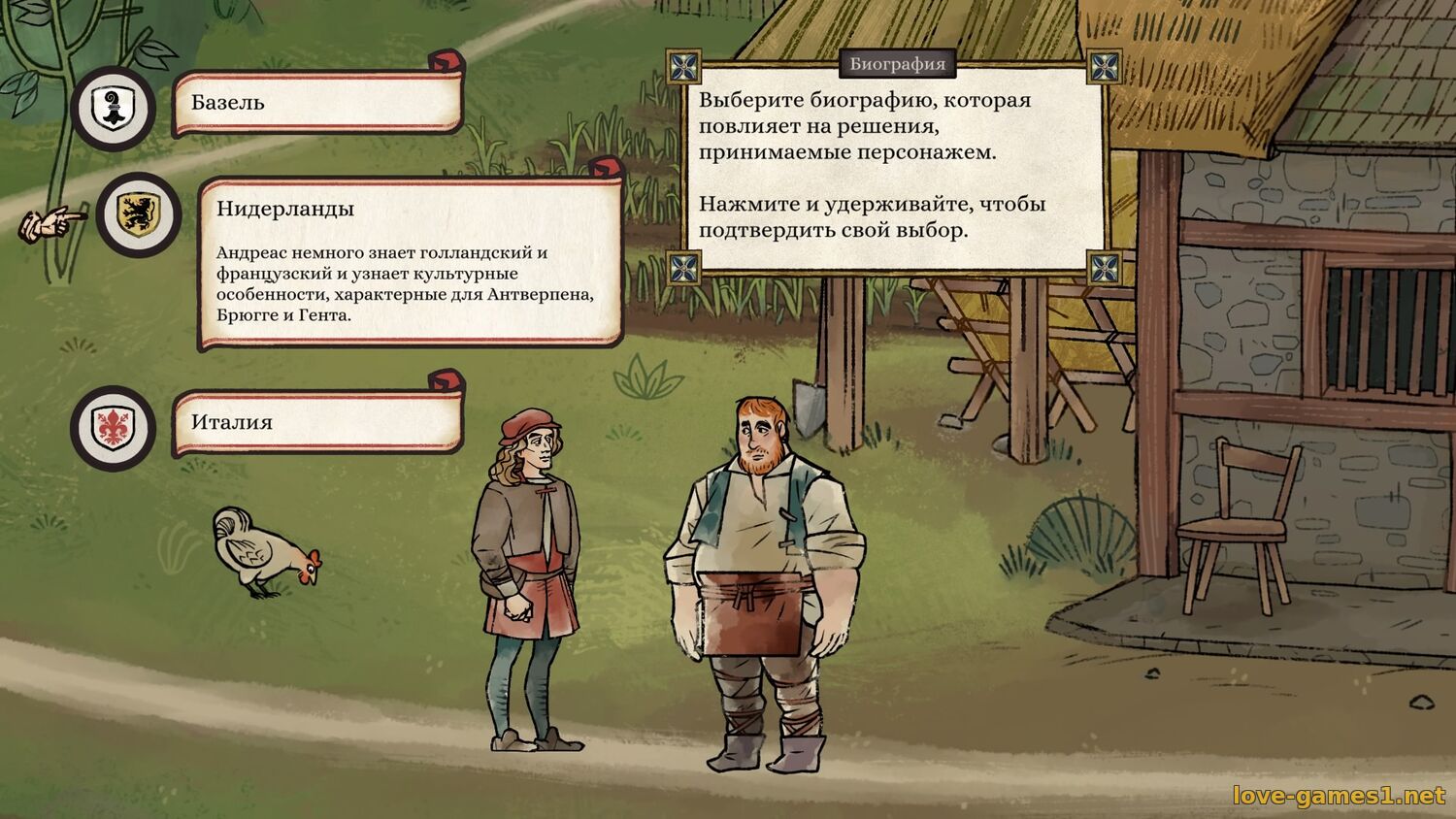Choose the Базель background option
The image size is (1456, 819).
[316, 103]
